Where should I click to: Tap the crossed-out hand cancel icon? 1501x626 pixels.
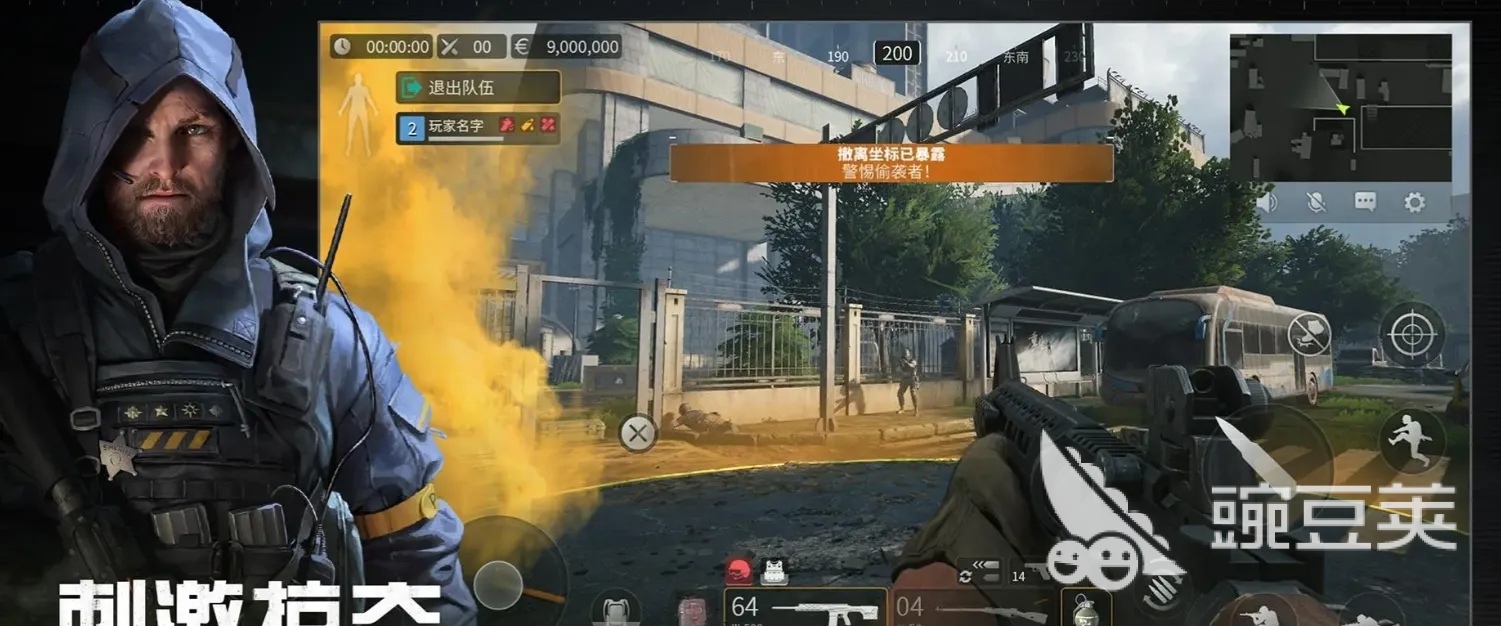pyautogui.click(x=1308, y=334)
